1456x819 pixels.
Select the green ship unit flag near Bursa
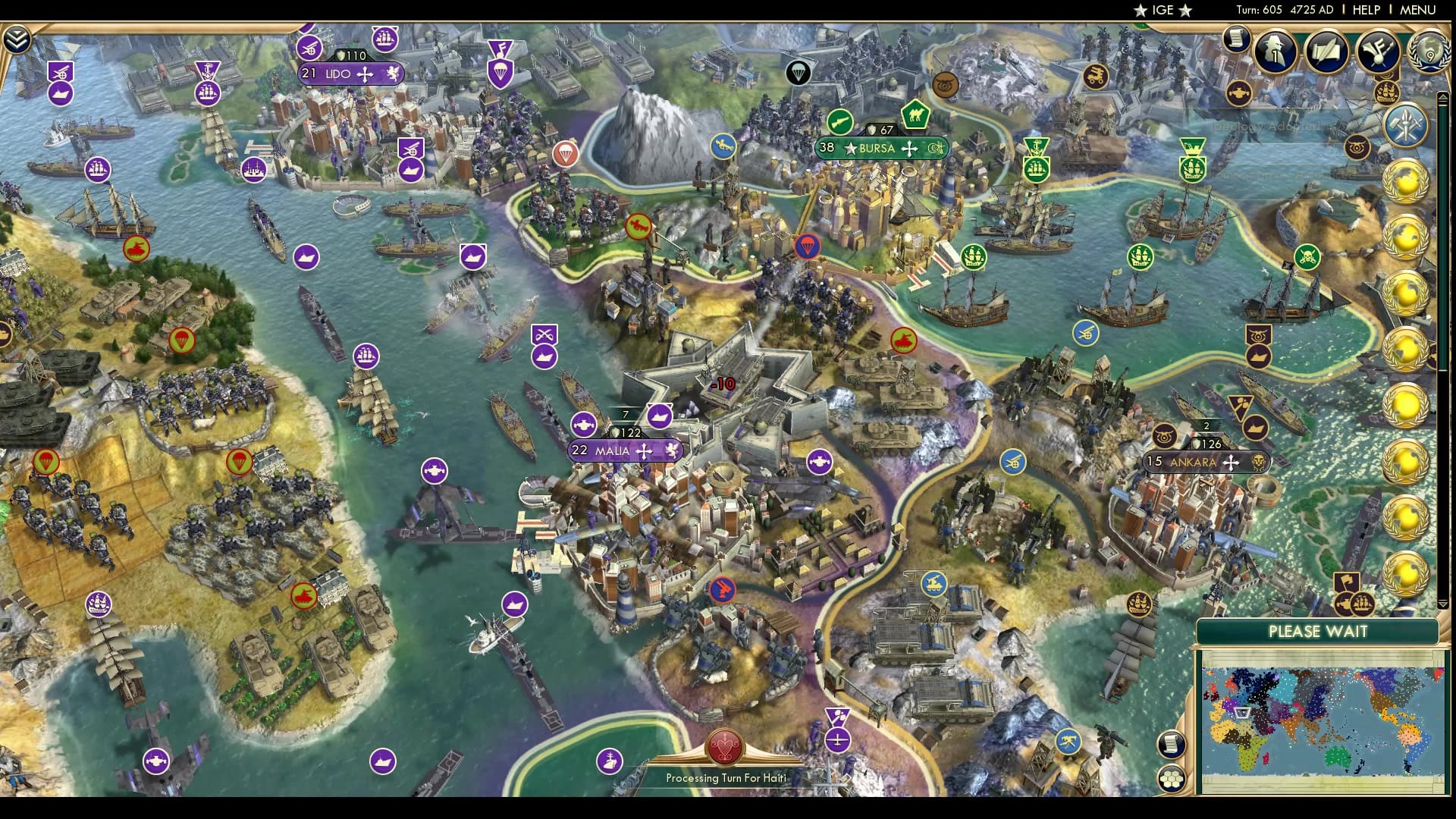[x=974, y=258]
